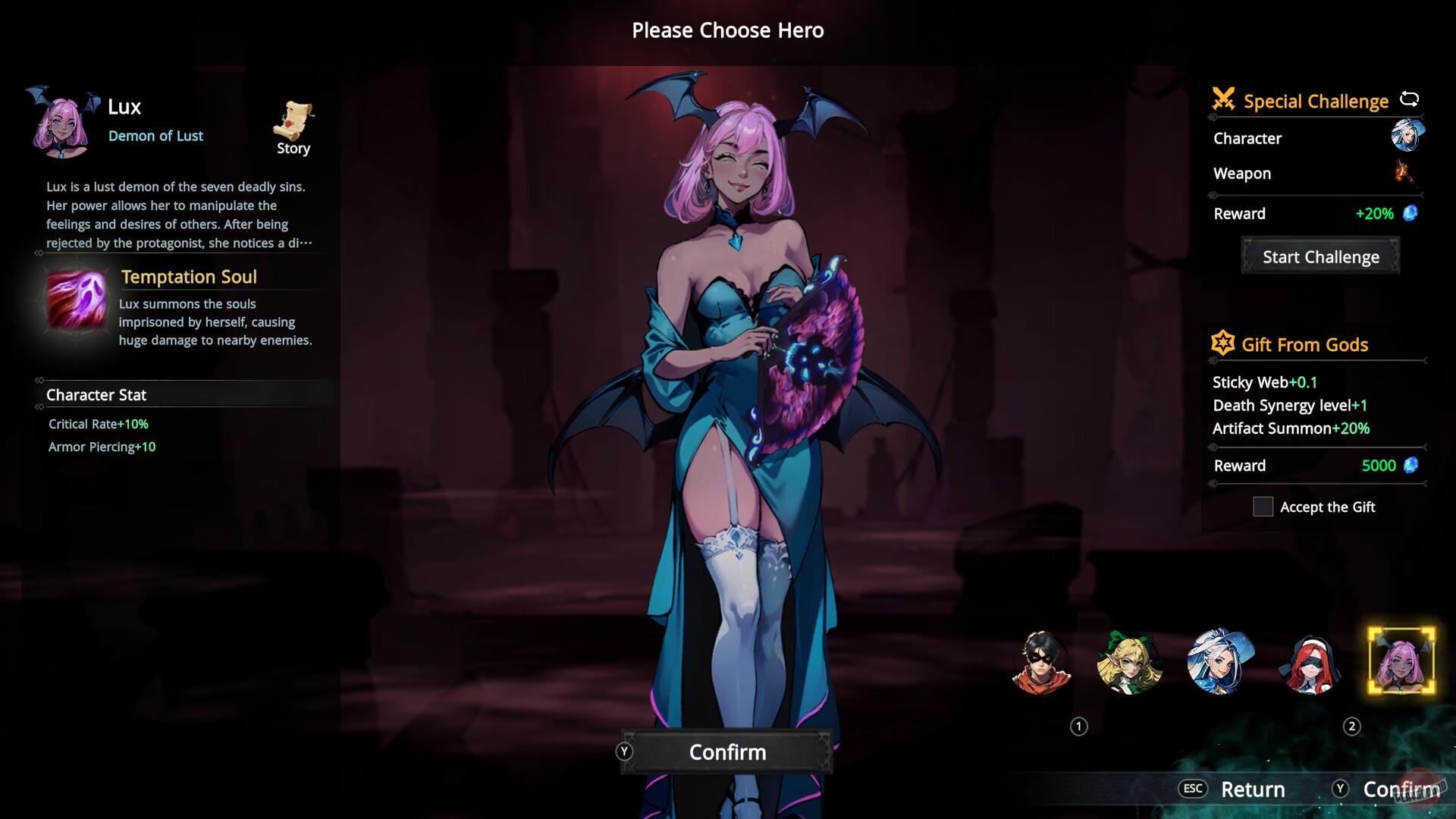The image size is (1456, 819).
Task: Click the gem icon next to +20% reward
Action: (1412, 213)
